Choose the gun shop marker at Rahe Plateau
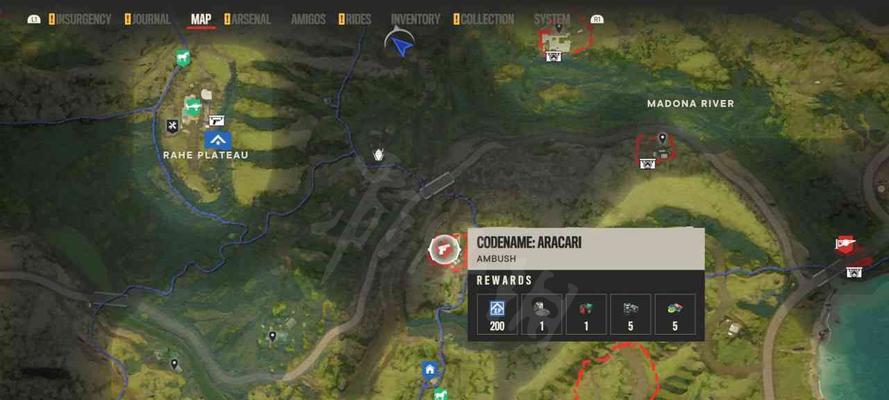Screen dimensions: 889x400 [x=217, y=120]
